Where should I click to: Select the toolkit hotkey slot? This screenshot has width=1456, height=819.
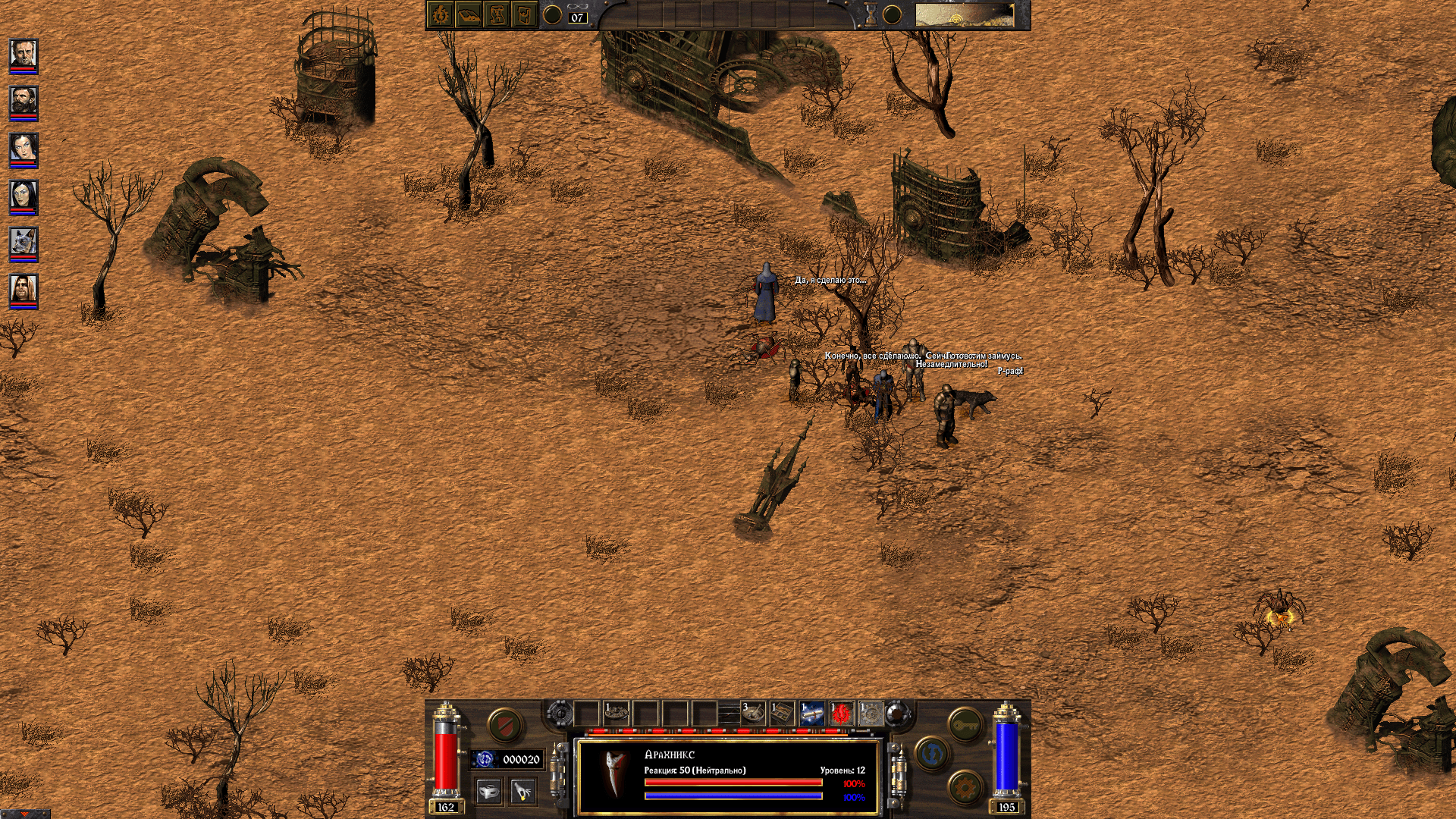[x=783, y=713]
